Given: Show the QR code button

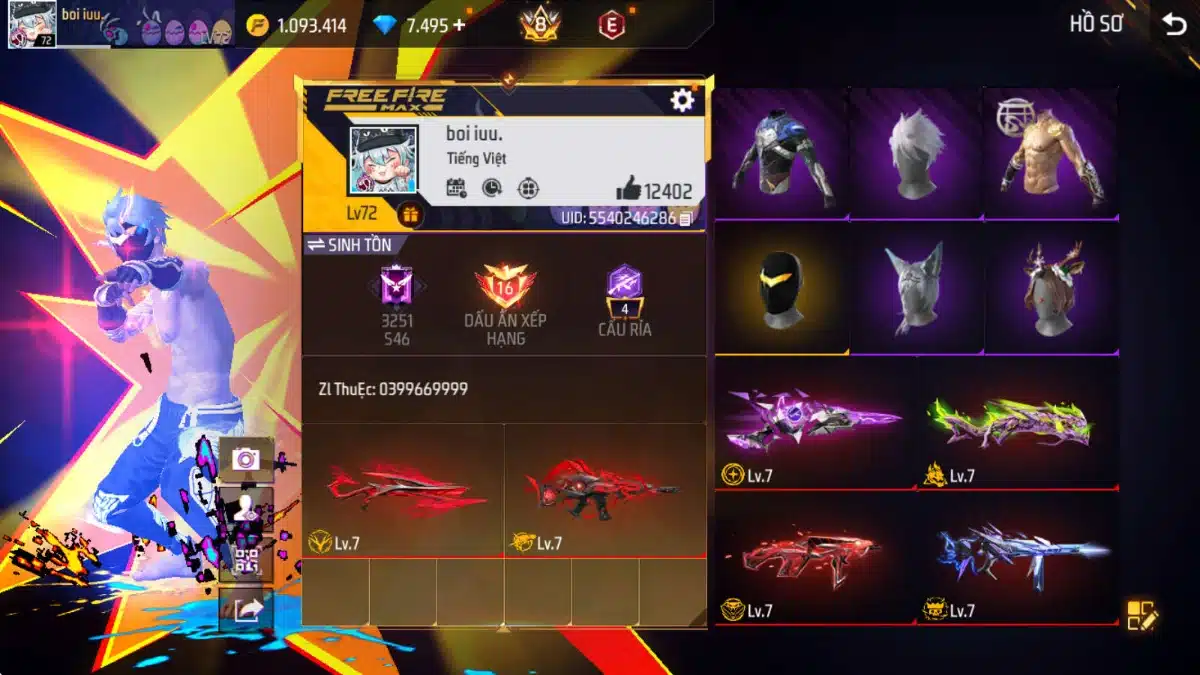Looking at the screenshot, I should pos(245,561).
